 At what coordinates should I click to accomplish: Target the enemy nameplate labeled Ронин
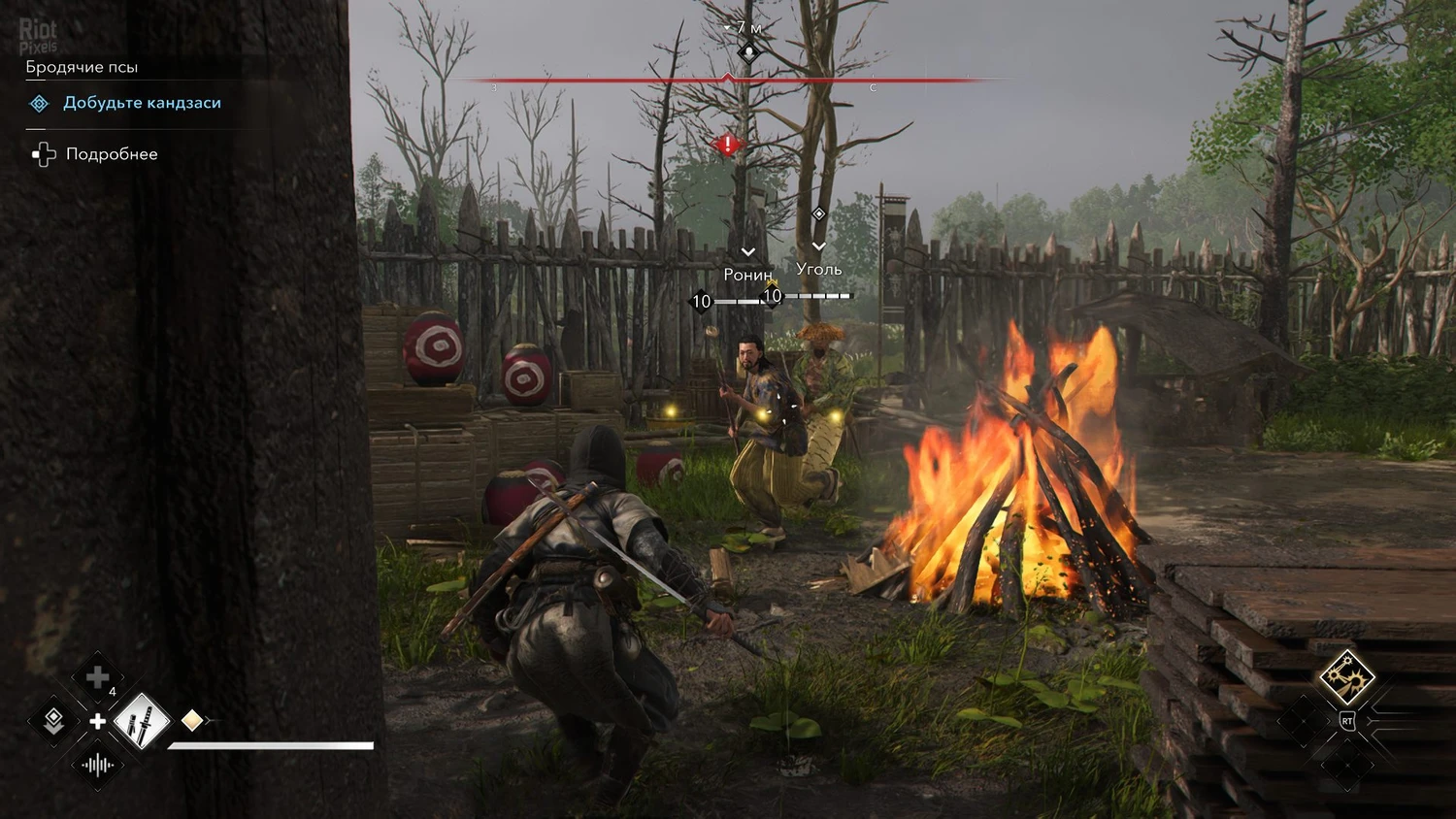tap(747, 275)
